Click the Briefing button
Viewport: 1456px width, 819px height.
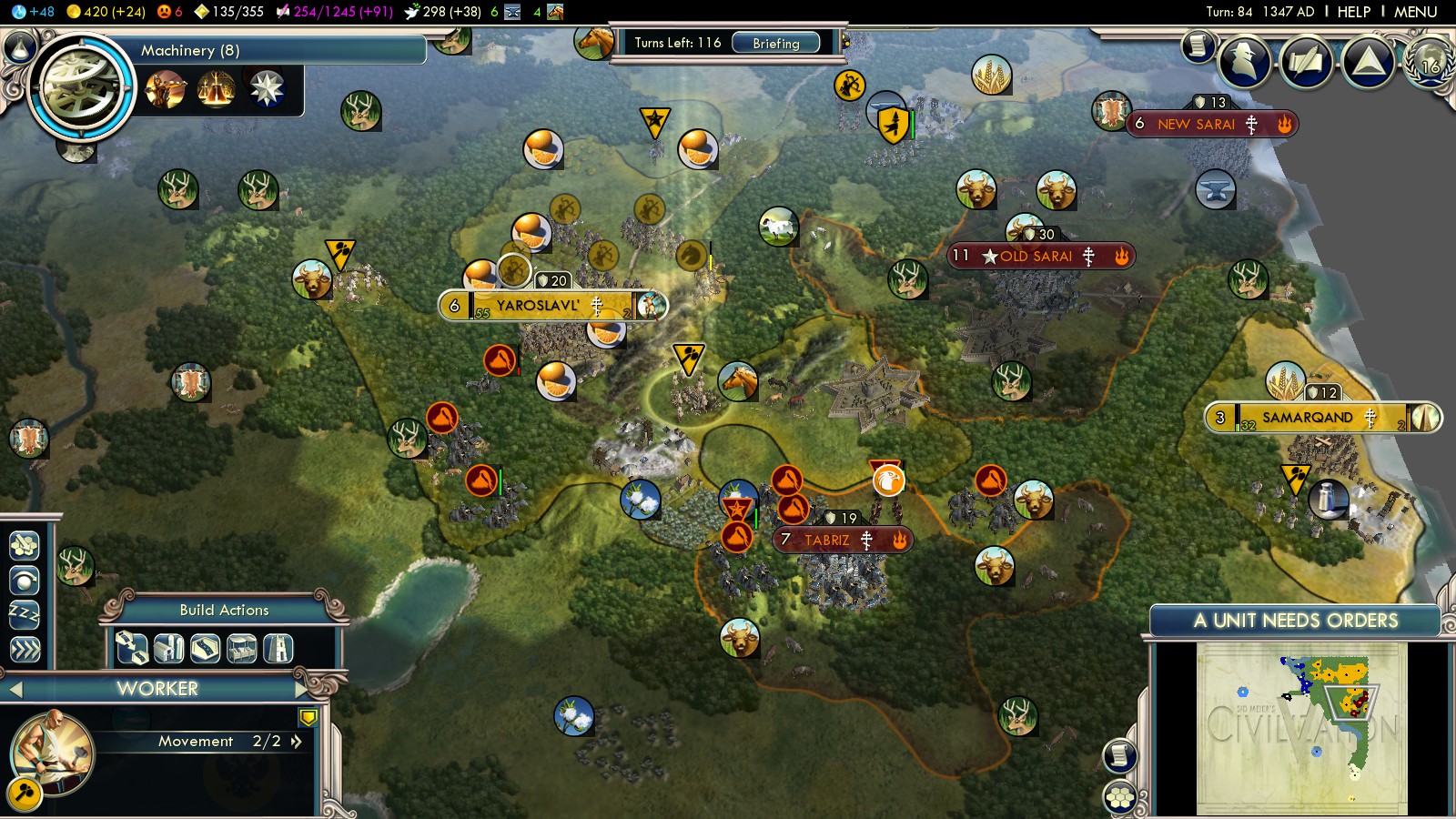(x=775, y=43)
